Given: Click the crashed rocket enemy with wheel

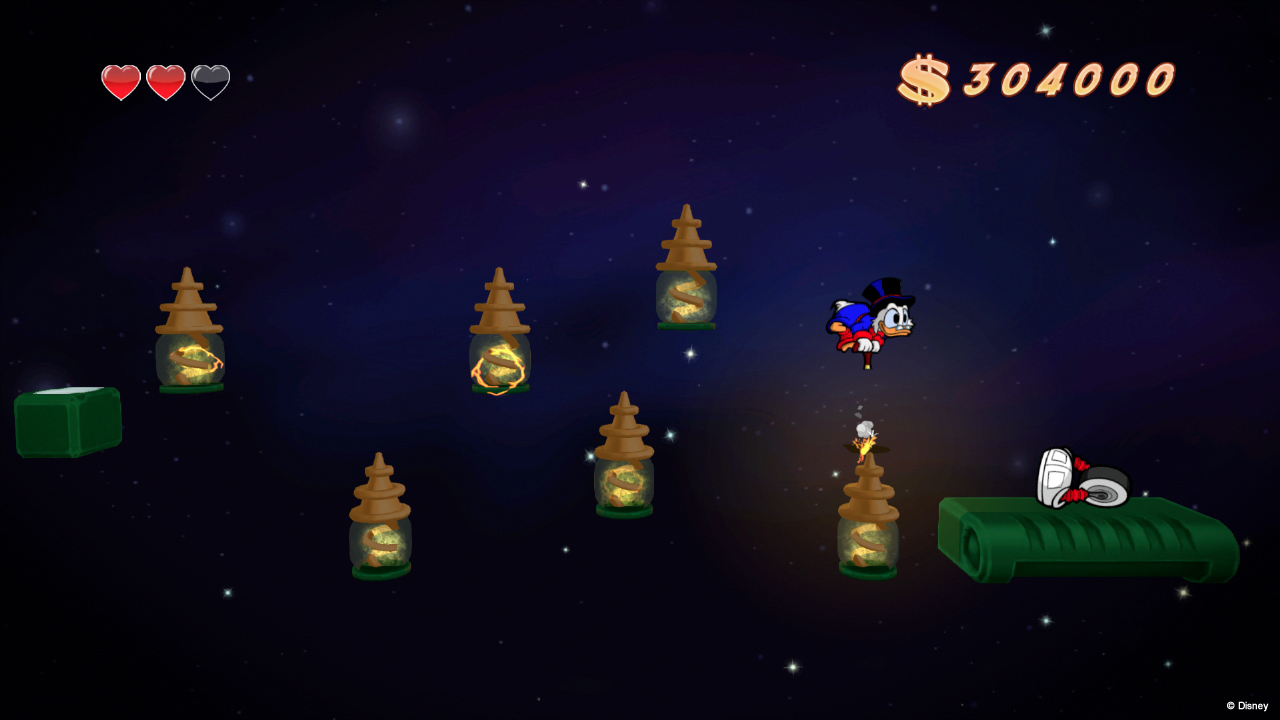Looking at the screenshot, I should (1080, 480).
